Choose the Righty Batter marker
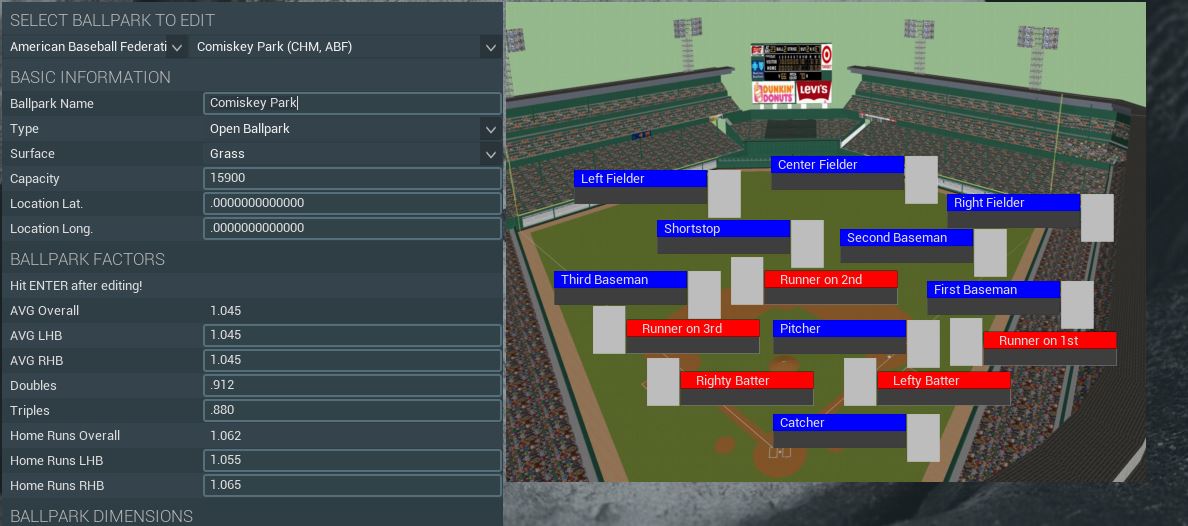The width and height of the screenshot is (1188, 526). coord(746,381)
